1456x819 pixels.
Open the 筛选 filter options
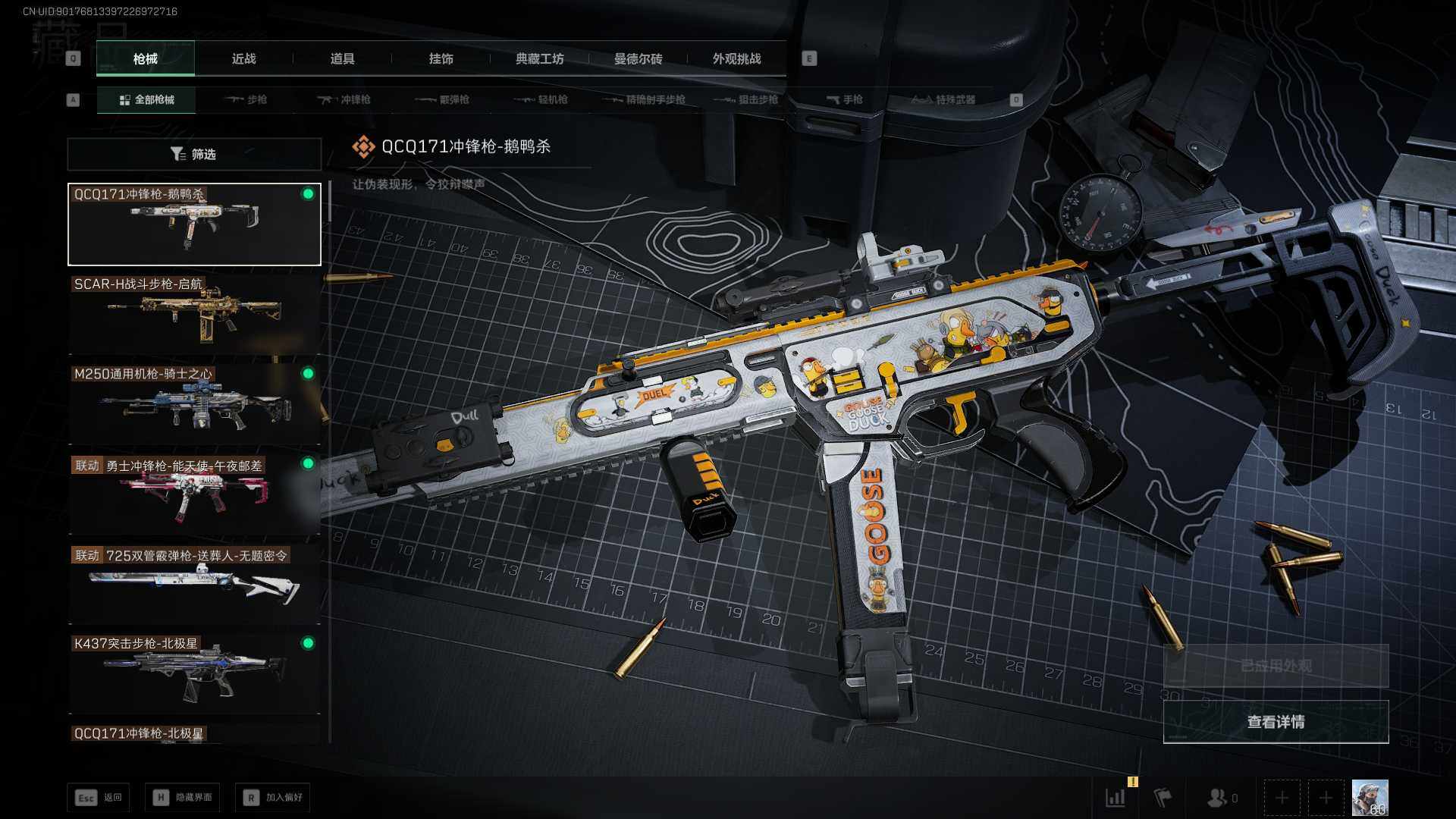tap(194, 154)
